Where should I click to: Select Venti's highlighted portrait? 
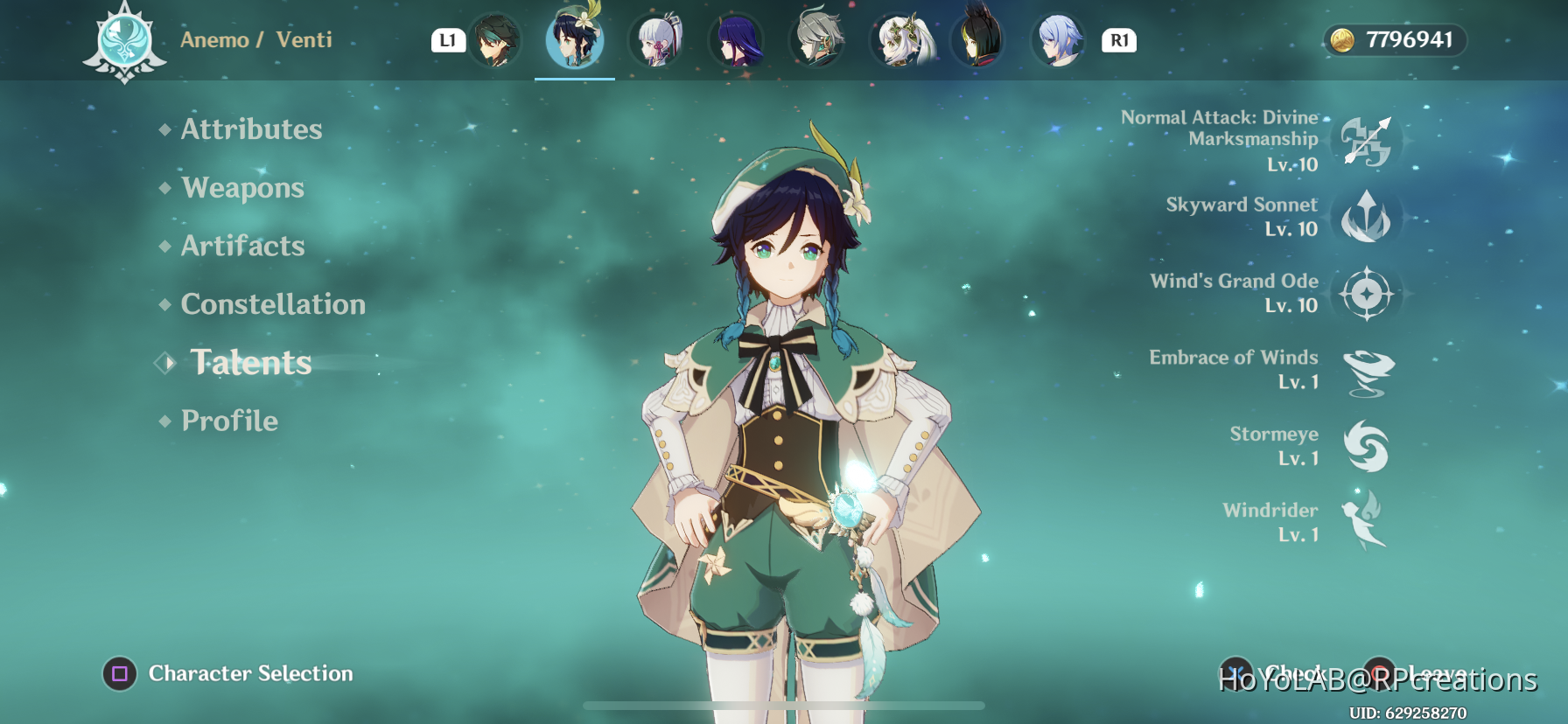tap(574, 40)
